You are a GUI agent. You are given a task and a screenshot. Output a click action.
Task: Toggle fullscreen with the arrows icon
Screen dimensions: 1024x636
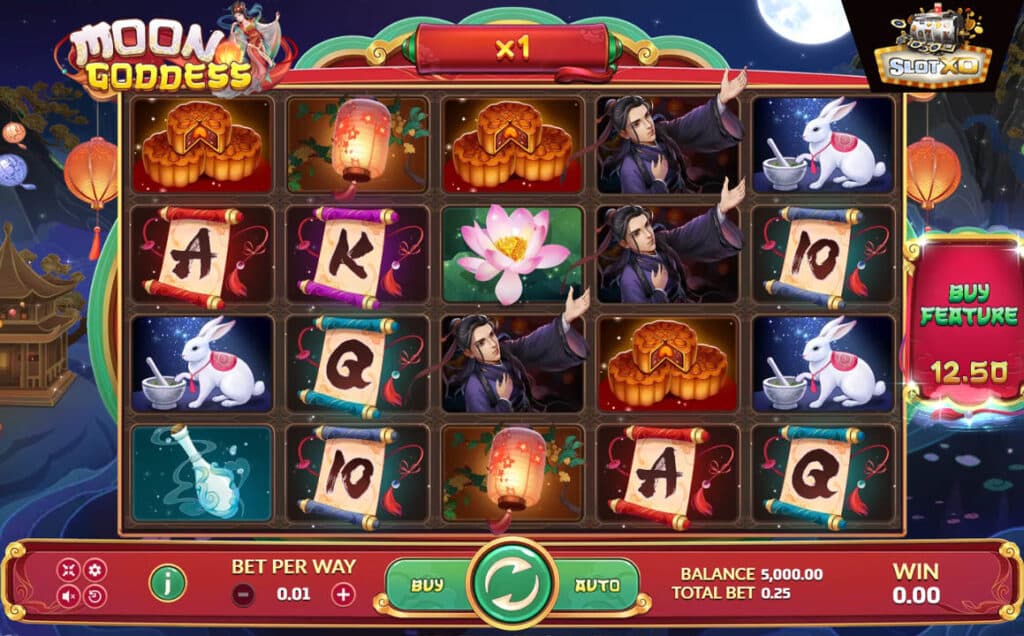(69, 570)
